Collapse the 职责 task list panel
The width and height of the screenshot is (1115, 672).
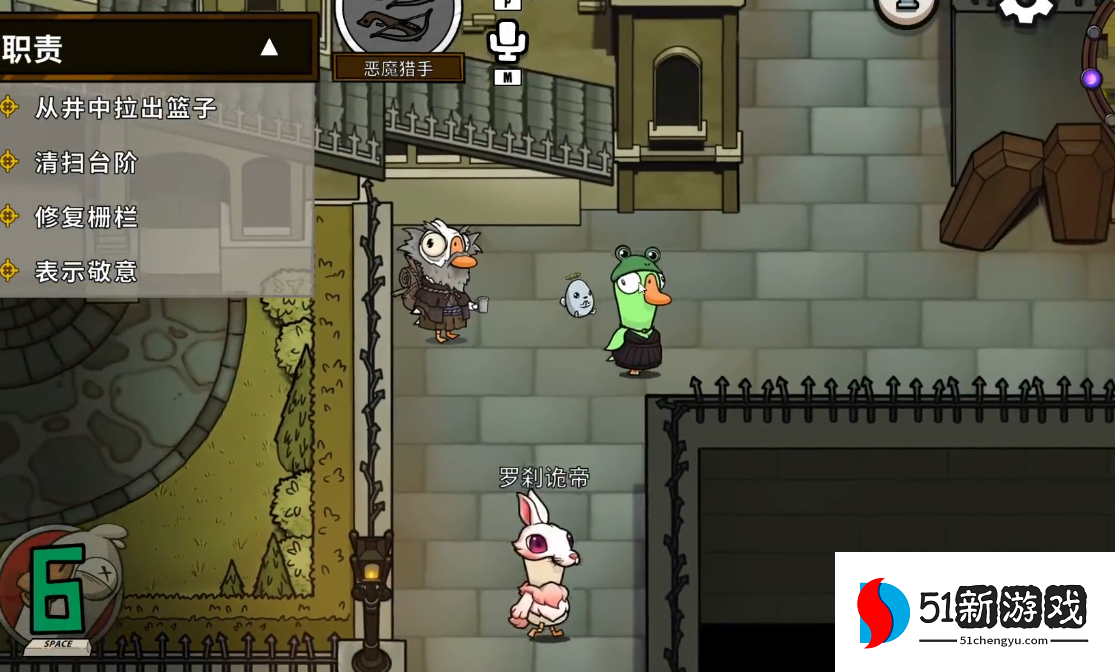(x=268, y=47)
